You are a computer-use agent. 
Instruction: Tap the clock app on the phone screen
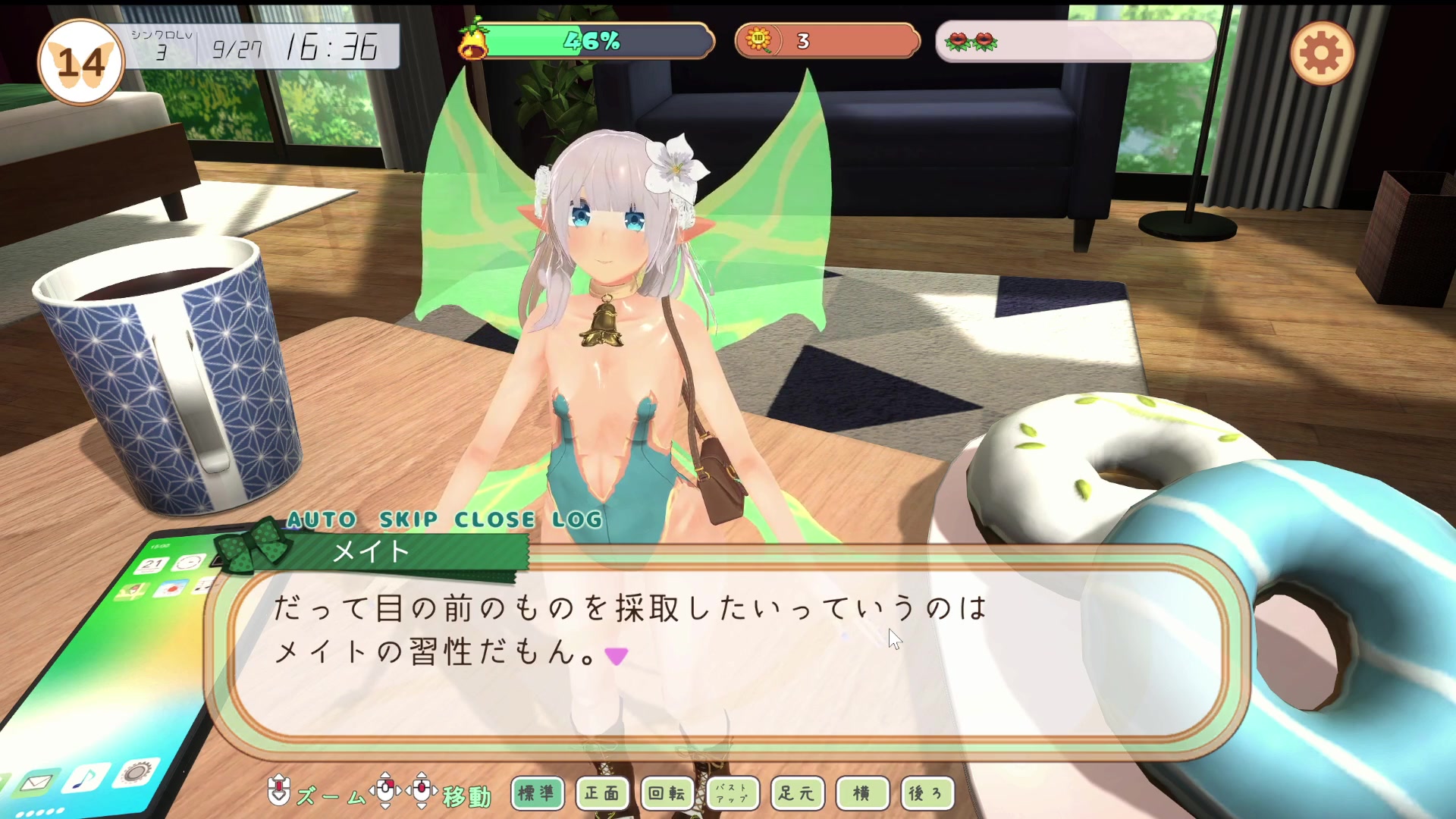click(188, 561)
